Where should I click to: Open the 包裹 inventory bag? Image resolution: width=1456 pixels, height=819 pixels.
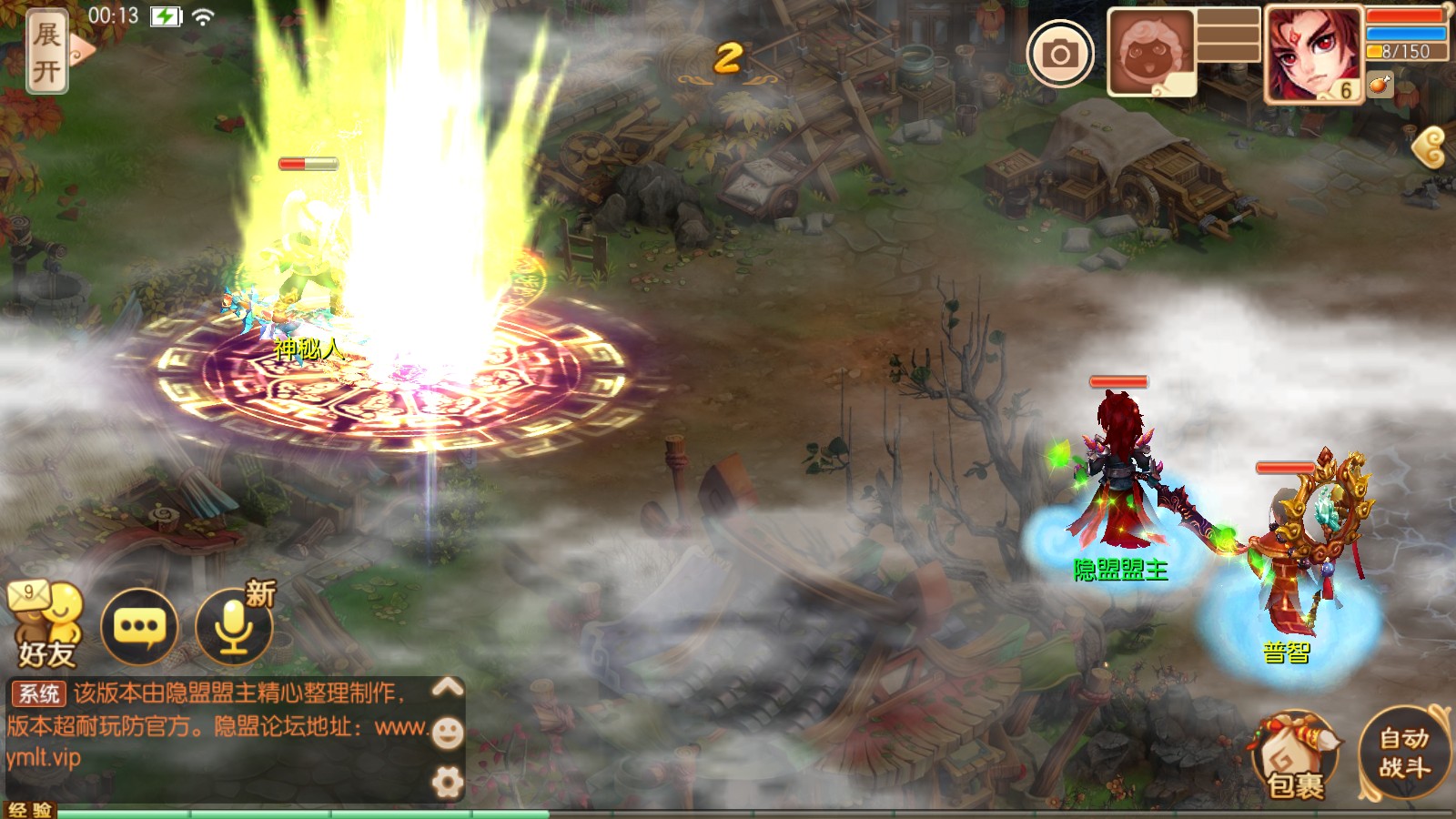pos(1296,757)
